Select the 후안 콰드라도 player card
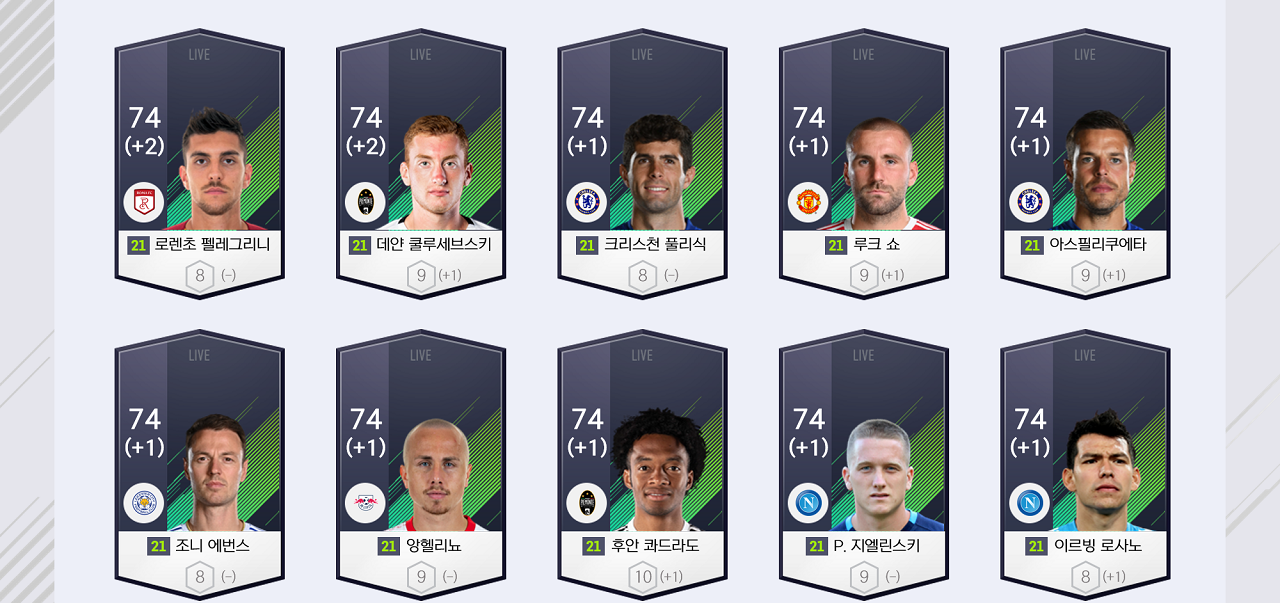This screenshot has width=1280, height=603. 642,465
